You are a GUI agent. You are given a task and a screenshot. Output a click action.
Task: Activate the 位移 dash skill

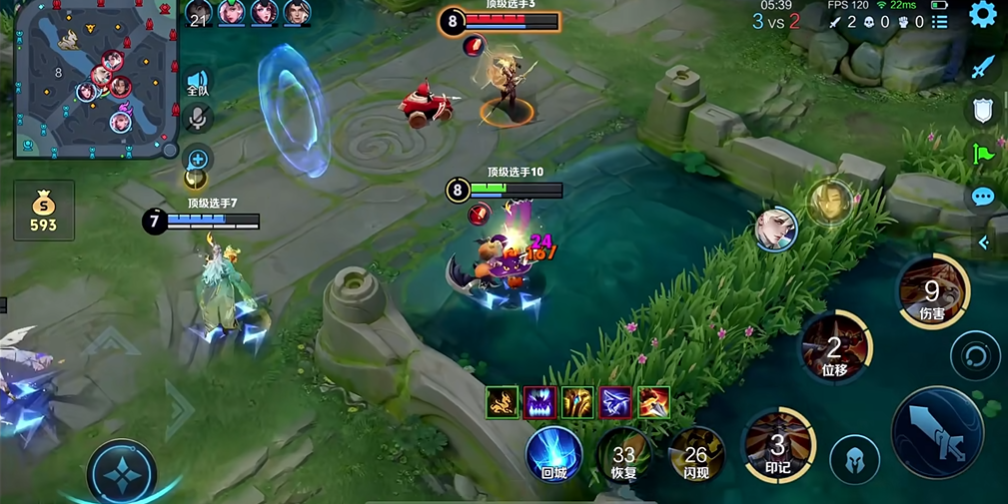(835, 349)
